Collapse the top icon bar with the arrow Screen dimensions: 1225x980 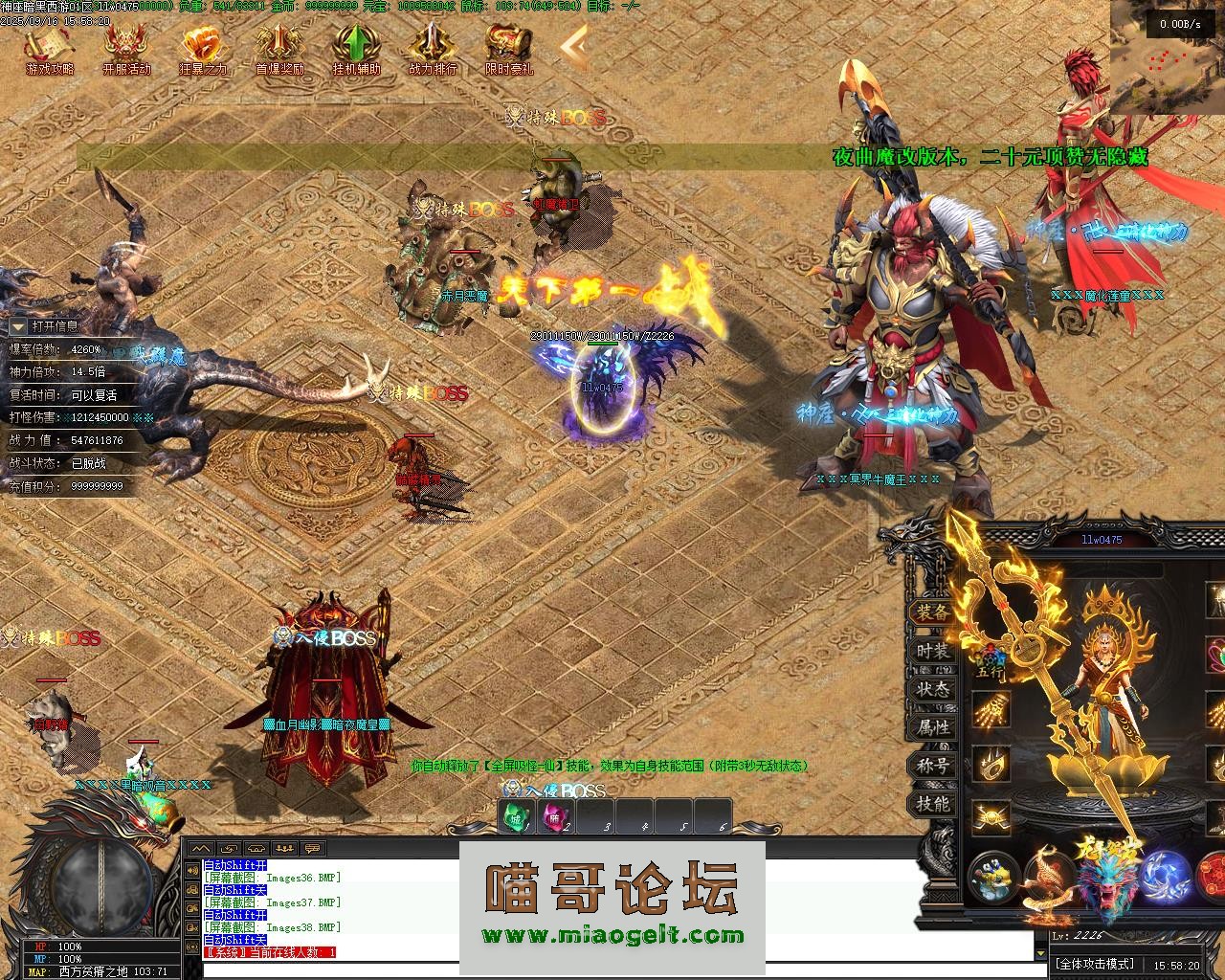tap(573, 45)
